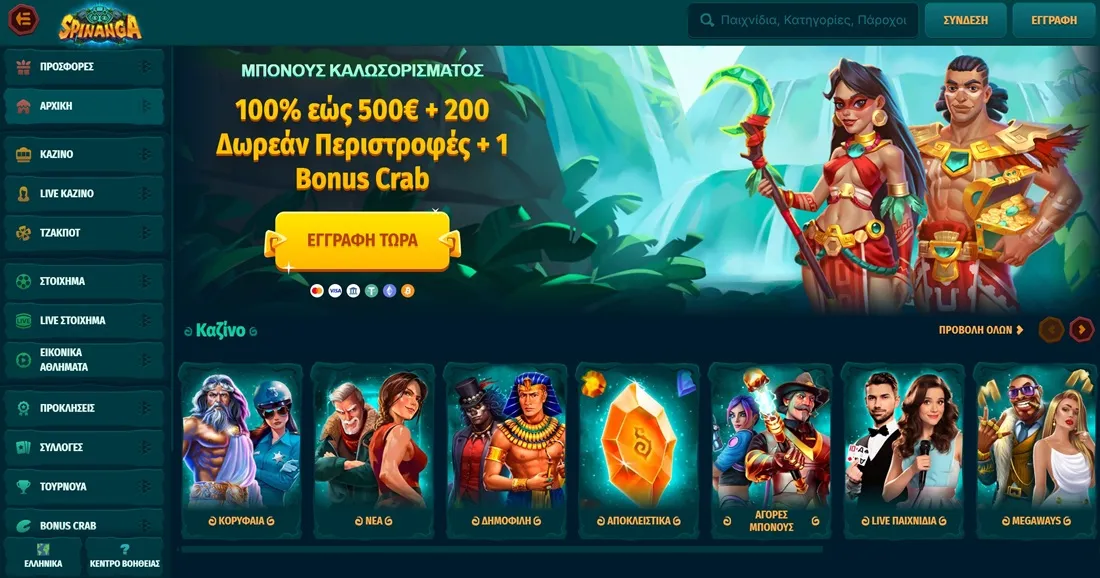Open ΠΡΟΣΦΟΡΕΣ in the sidebar
The image size is (1100, 578).
(x=84, y=67)
